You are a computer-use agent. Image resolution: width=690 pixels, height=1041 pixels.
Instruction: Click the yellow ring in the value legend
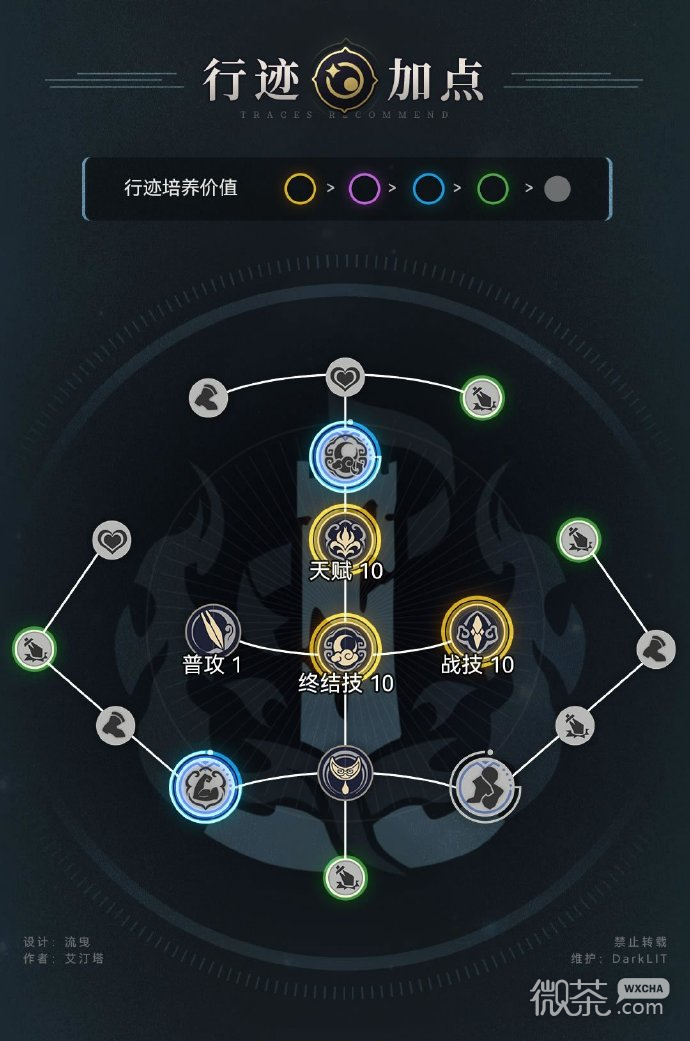click(x=301, y=187)
